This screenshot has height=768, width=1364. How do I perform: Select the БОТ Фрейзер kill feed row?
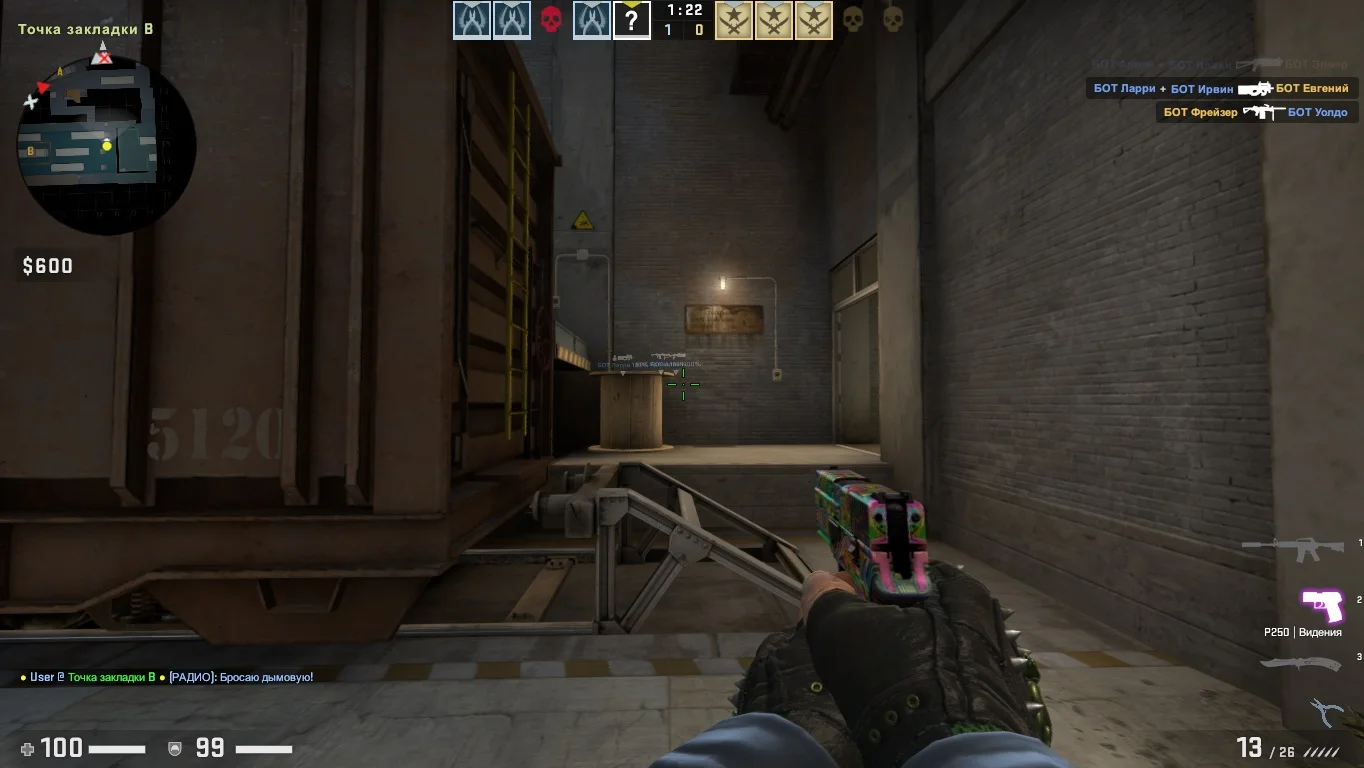(1257, 112)
